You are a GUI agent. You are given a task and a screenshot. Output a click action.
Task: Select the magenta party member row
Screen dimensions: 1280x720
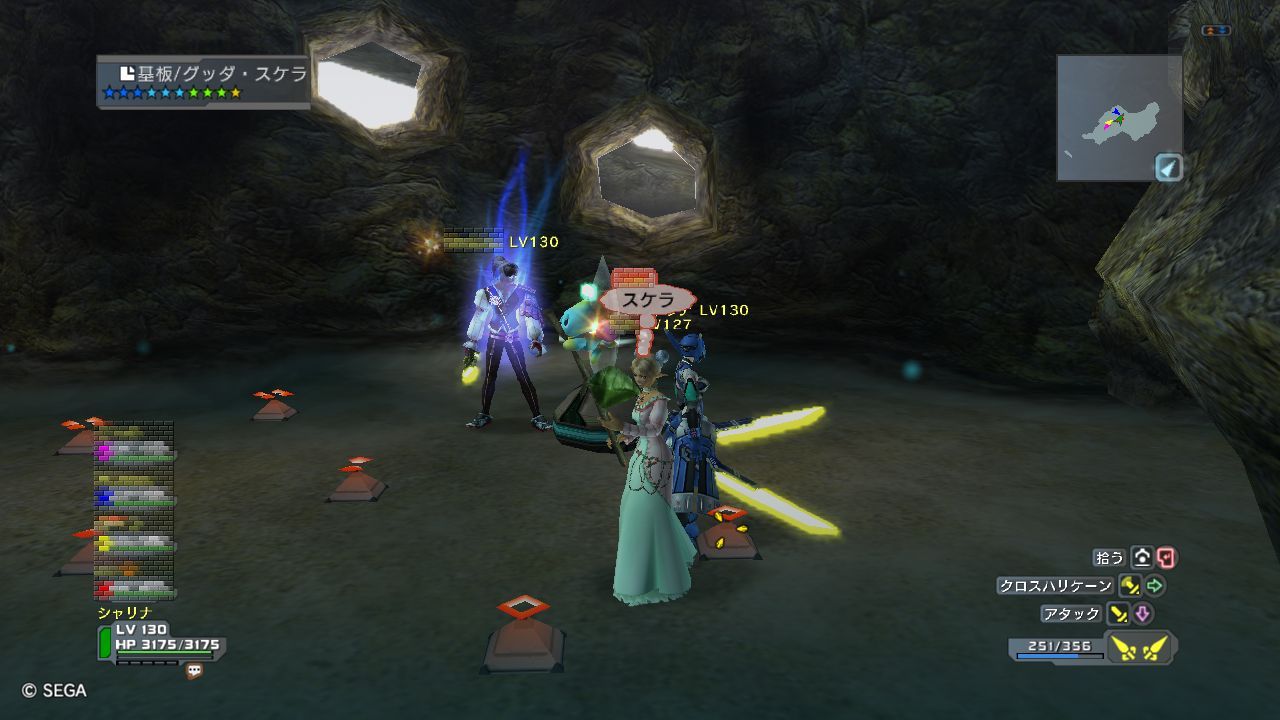coord(135,452)
